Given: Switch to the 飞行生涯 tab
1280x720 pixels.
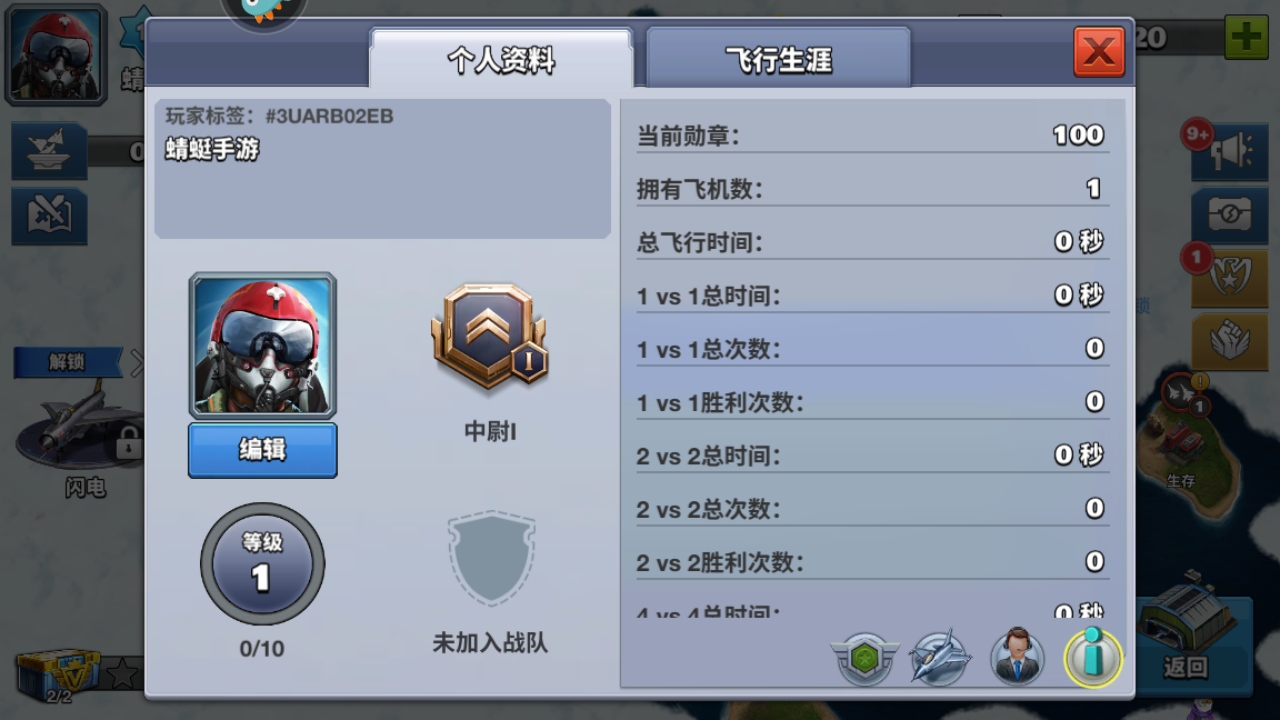Looking at the screenshot, I should click(778, 58).
